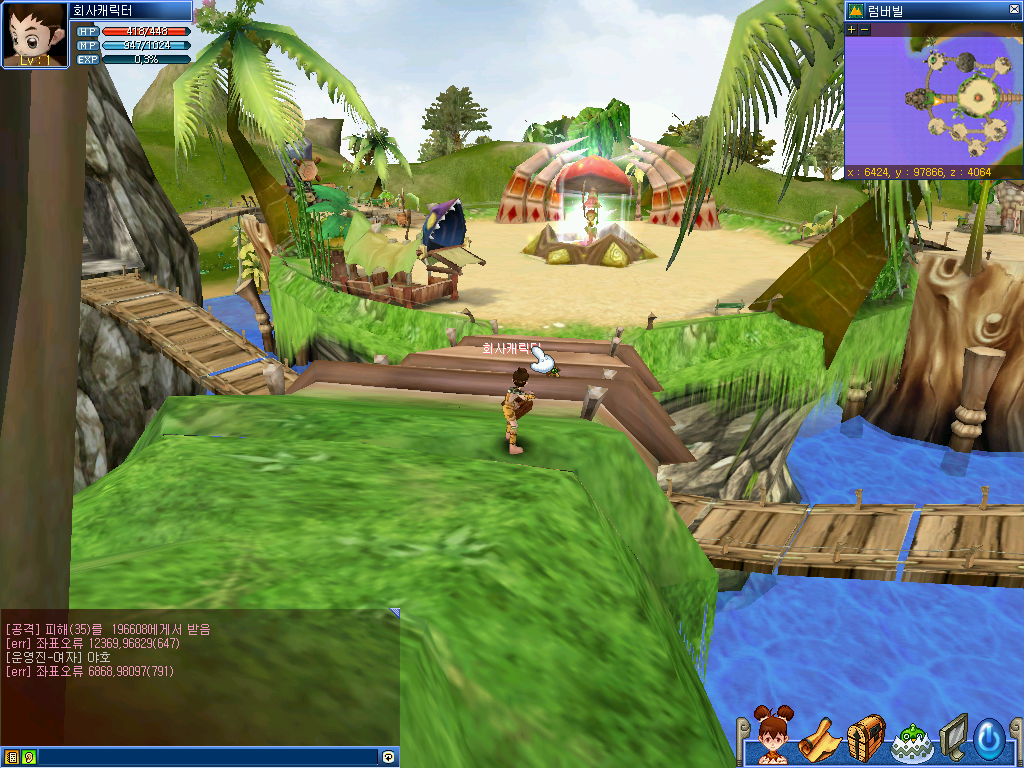Open the character menu with the girl icon
Screen dimensions: 1024x768
click(x=772, y=737)
